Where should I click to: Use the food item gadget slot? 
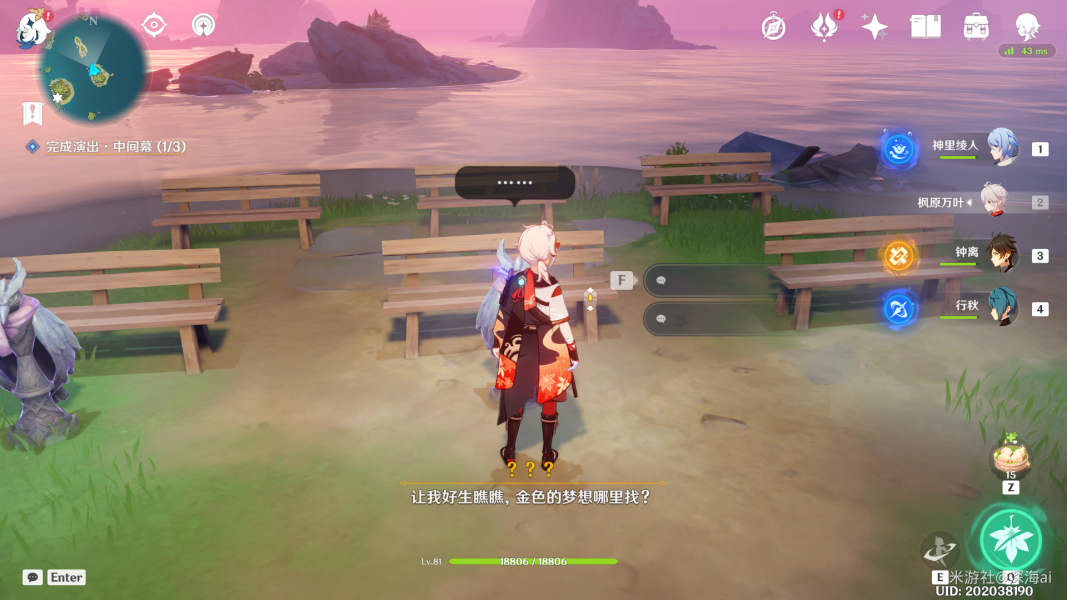click(1010, 459)
